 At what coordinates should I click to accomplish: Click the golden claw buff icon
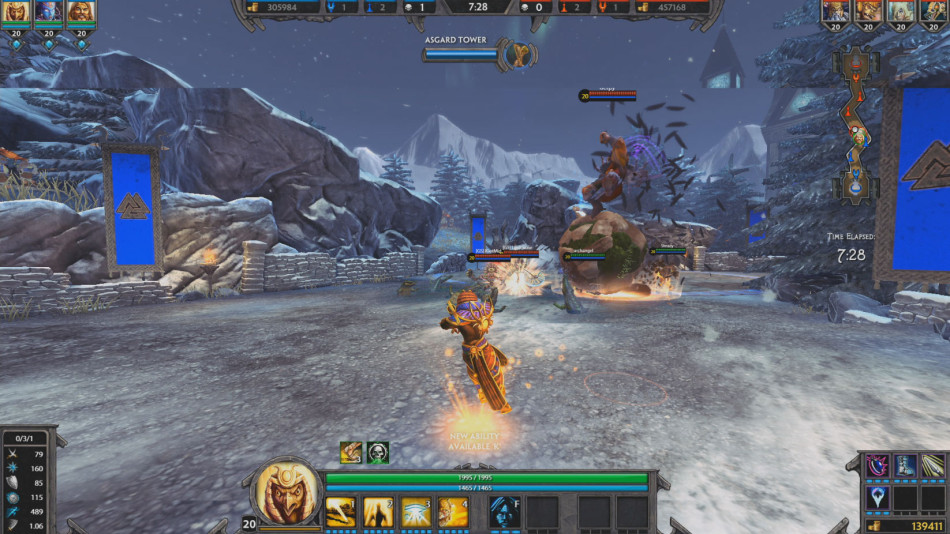350,452
